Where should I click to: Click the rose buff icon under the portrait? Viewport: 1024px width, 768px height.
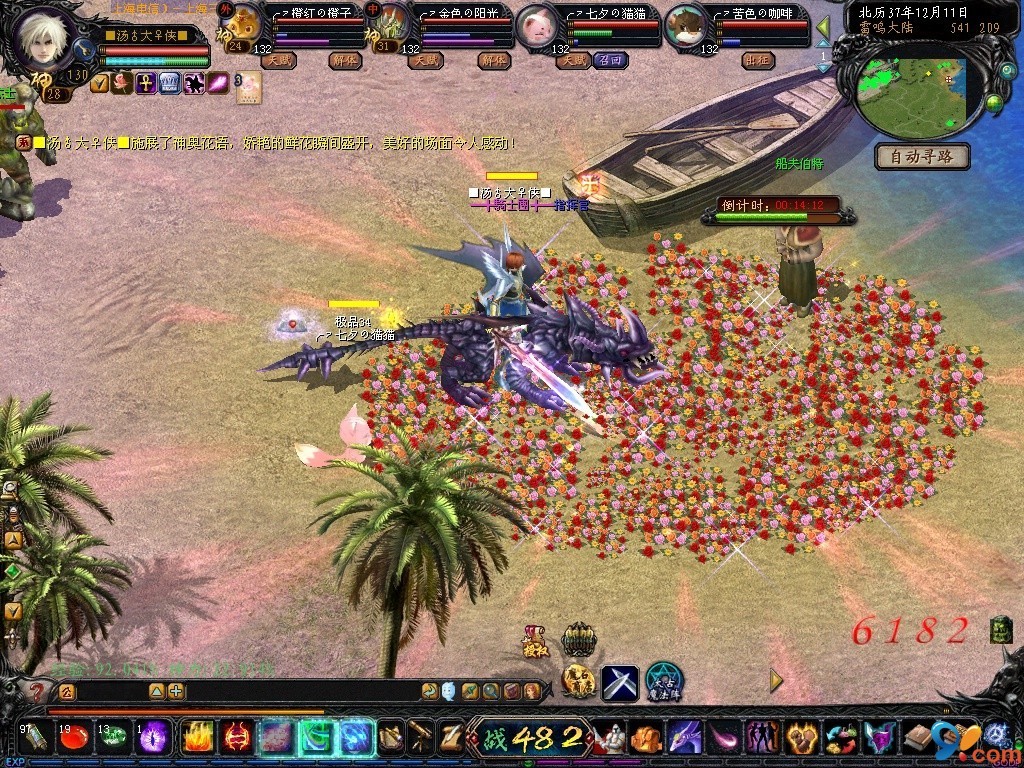click(x=123, y=84)
